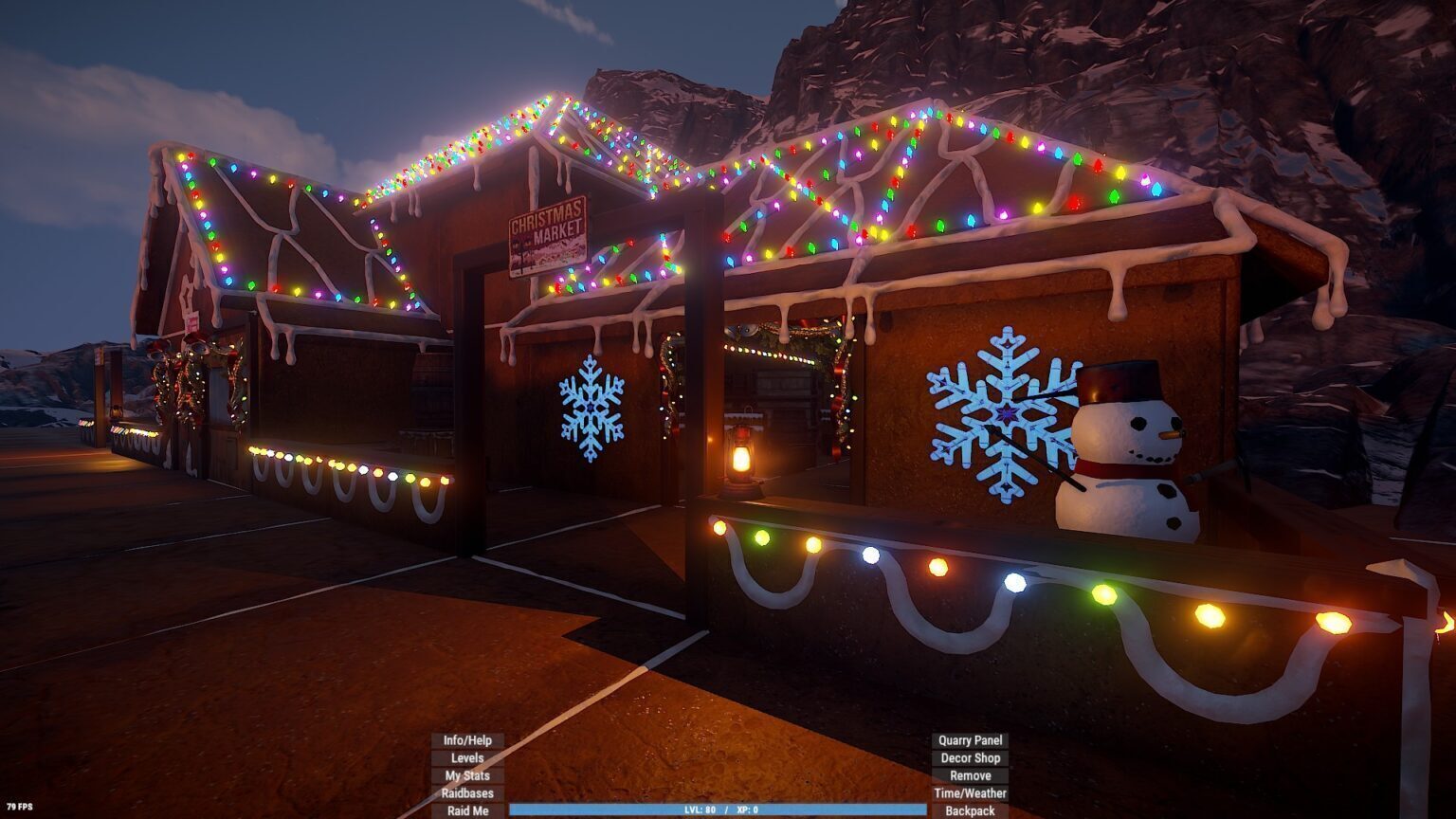Open the Quarry Panel
The image size is (1456, 819).
click(970, 740)
